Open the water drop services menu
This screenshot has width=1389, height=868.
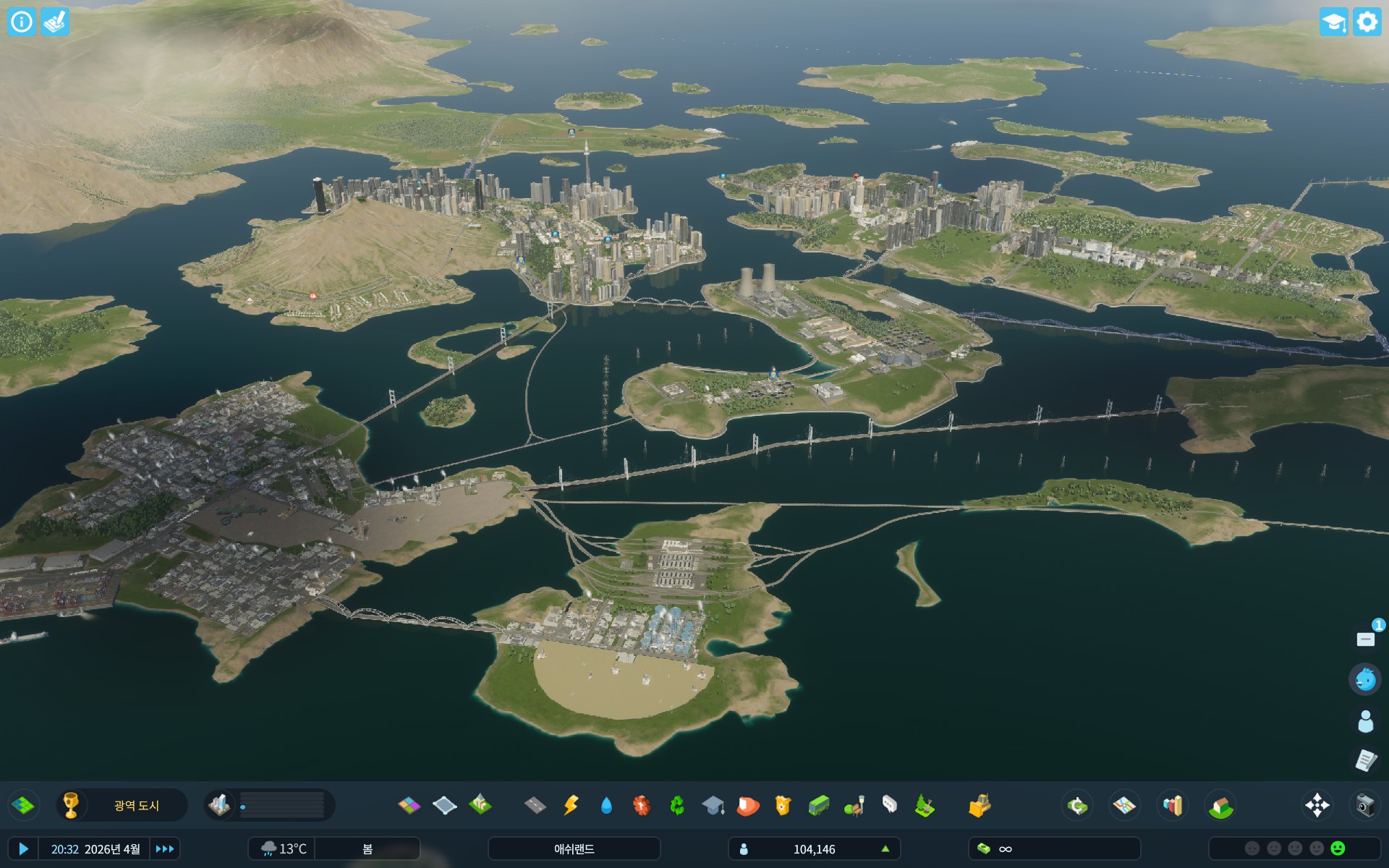[x=606, y=805]
